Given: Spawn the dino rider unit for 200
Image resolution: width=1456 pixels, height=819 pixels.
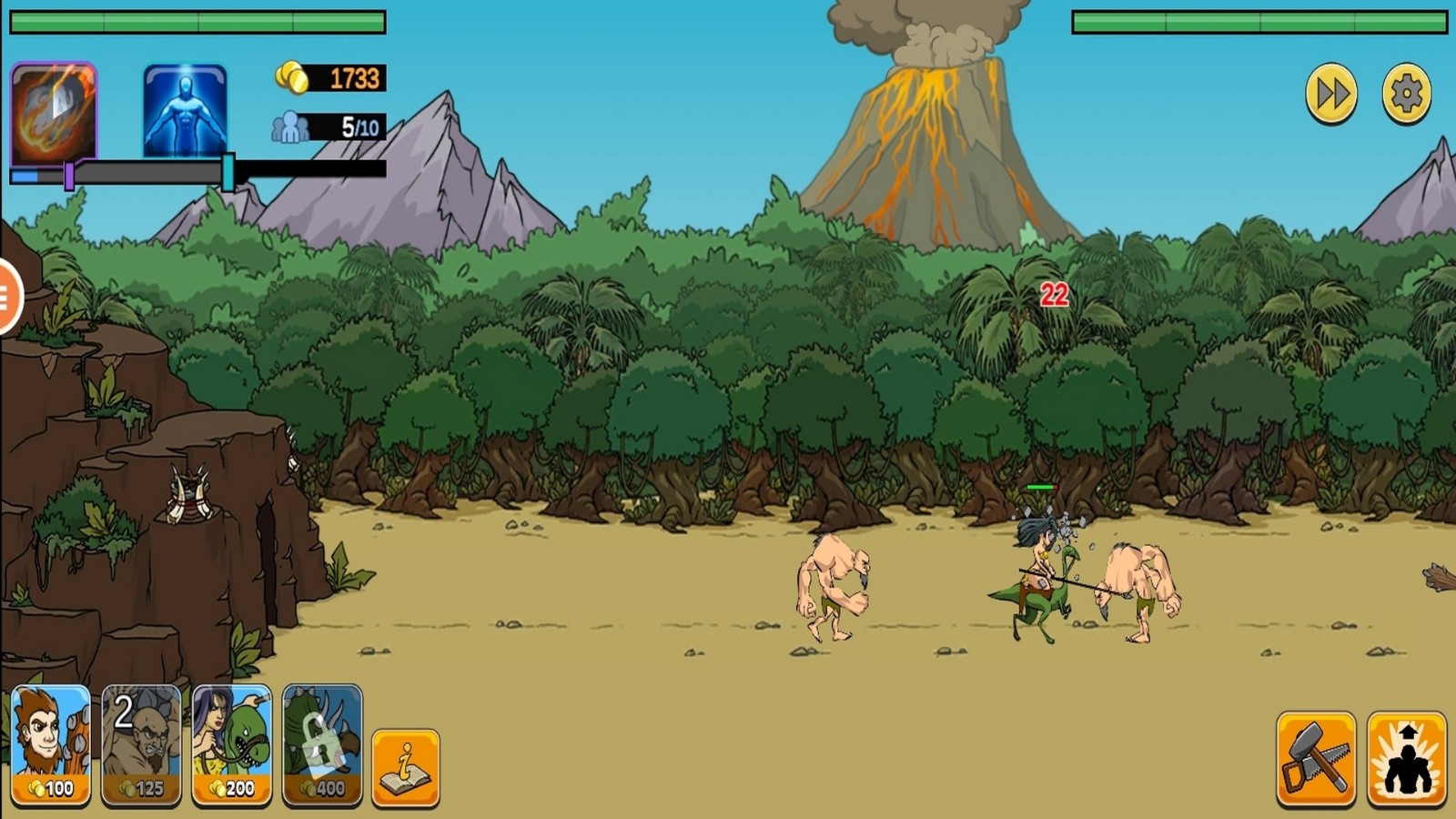Looking at the screenshot, I should (x=232, y=745).
